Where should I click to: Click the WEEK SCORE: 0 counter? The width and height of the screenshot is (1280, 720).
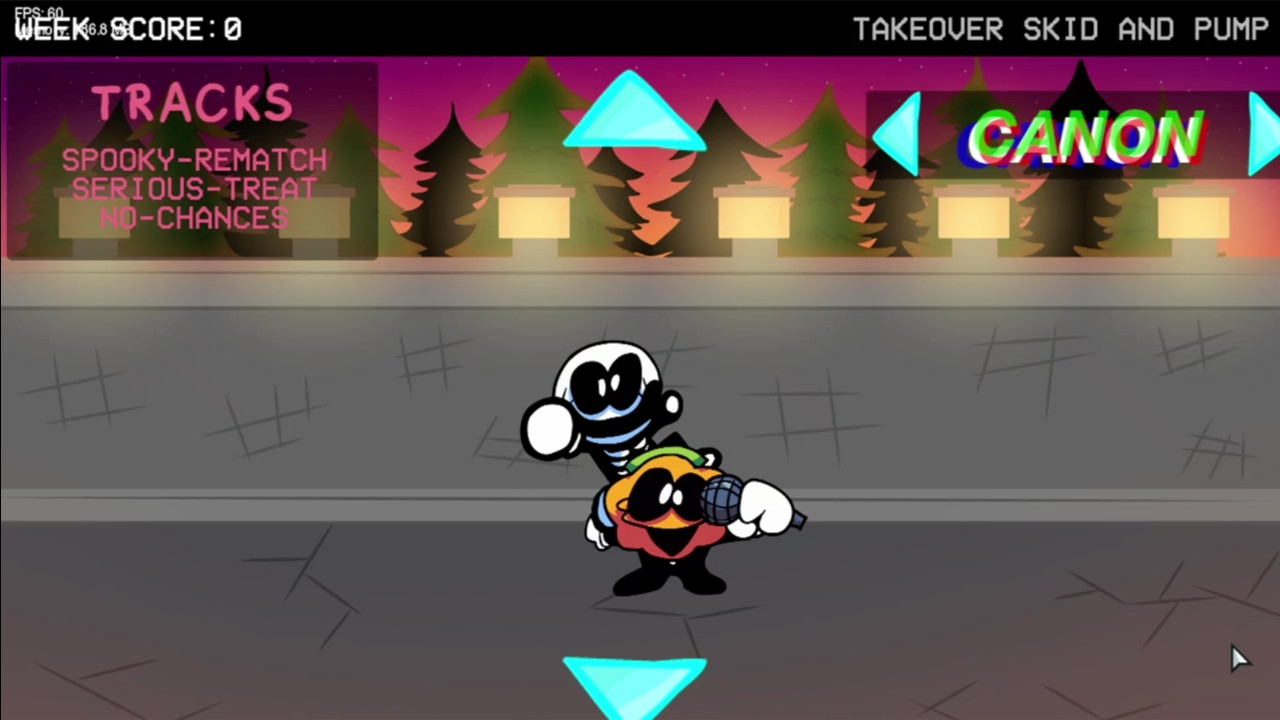(128, 29)
